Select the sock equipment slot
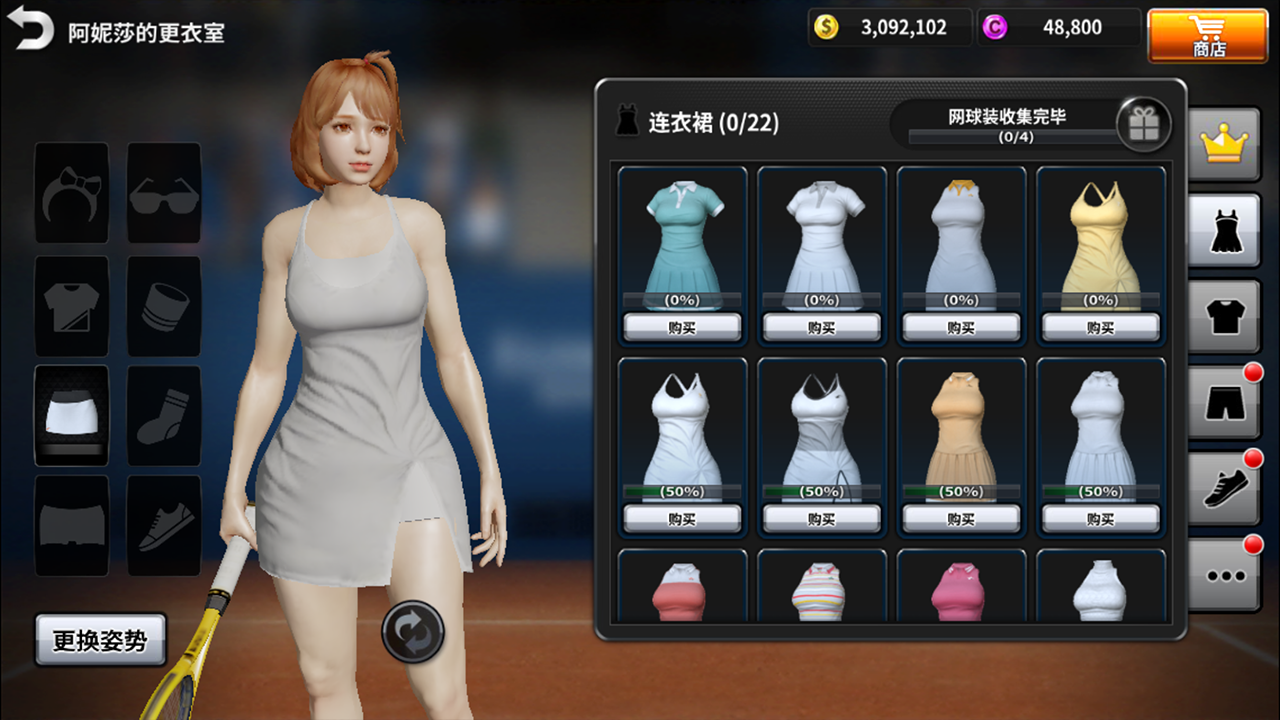This screenshot has height=720, width=1280. point(164,415)
